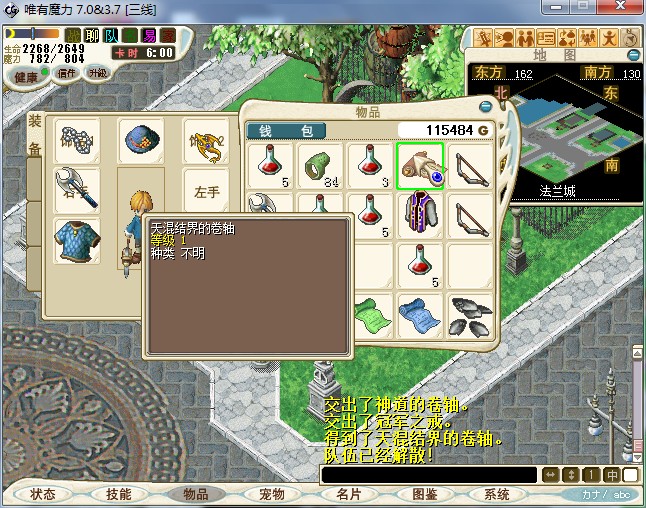
Task: Select the 物品 items tab
Action: pyautogui.click(x=195, y=494)
